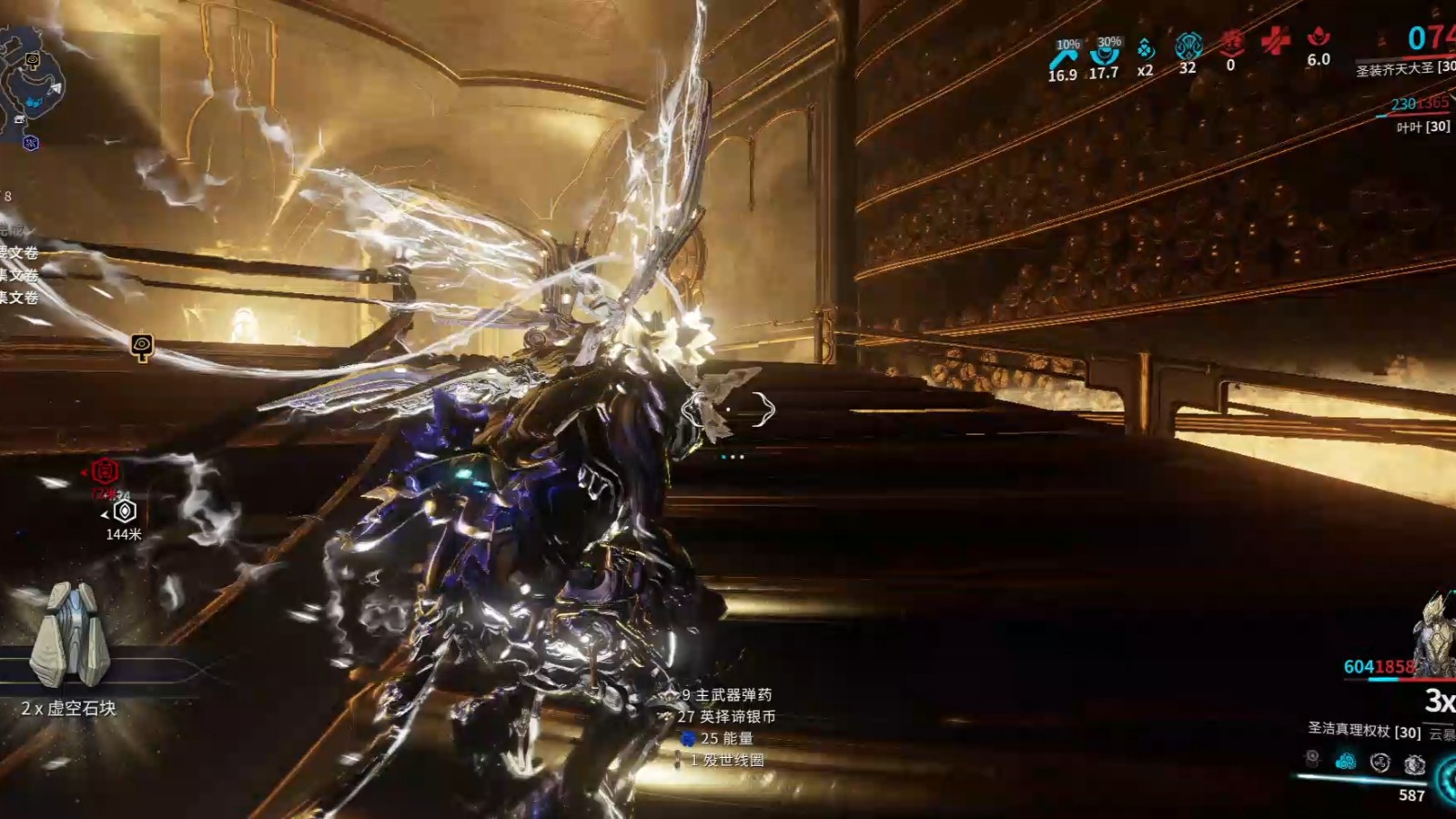Click the blue circular buff showing 32

[x=1188, y=45]
